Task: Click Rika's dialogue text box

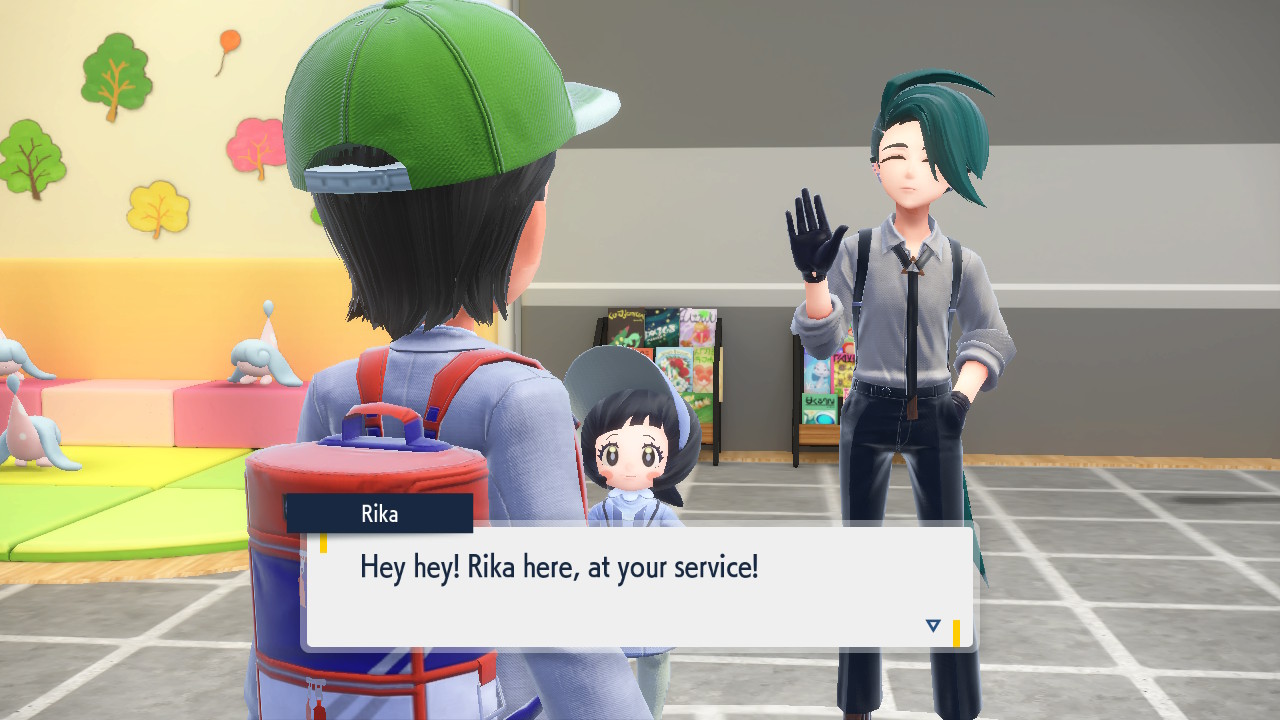Action: (640, 588)
